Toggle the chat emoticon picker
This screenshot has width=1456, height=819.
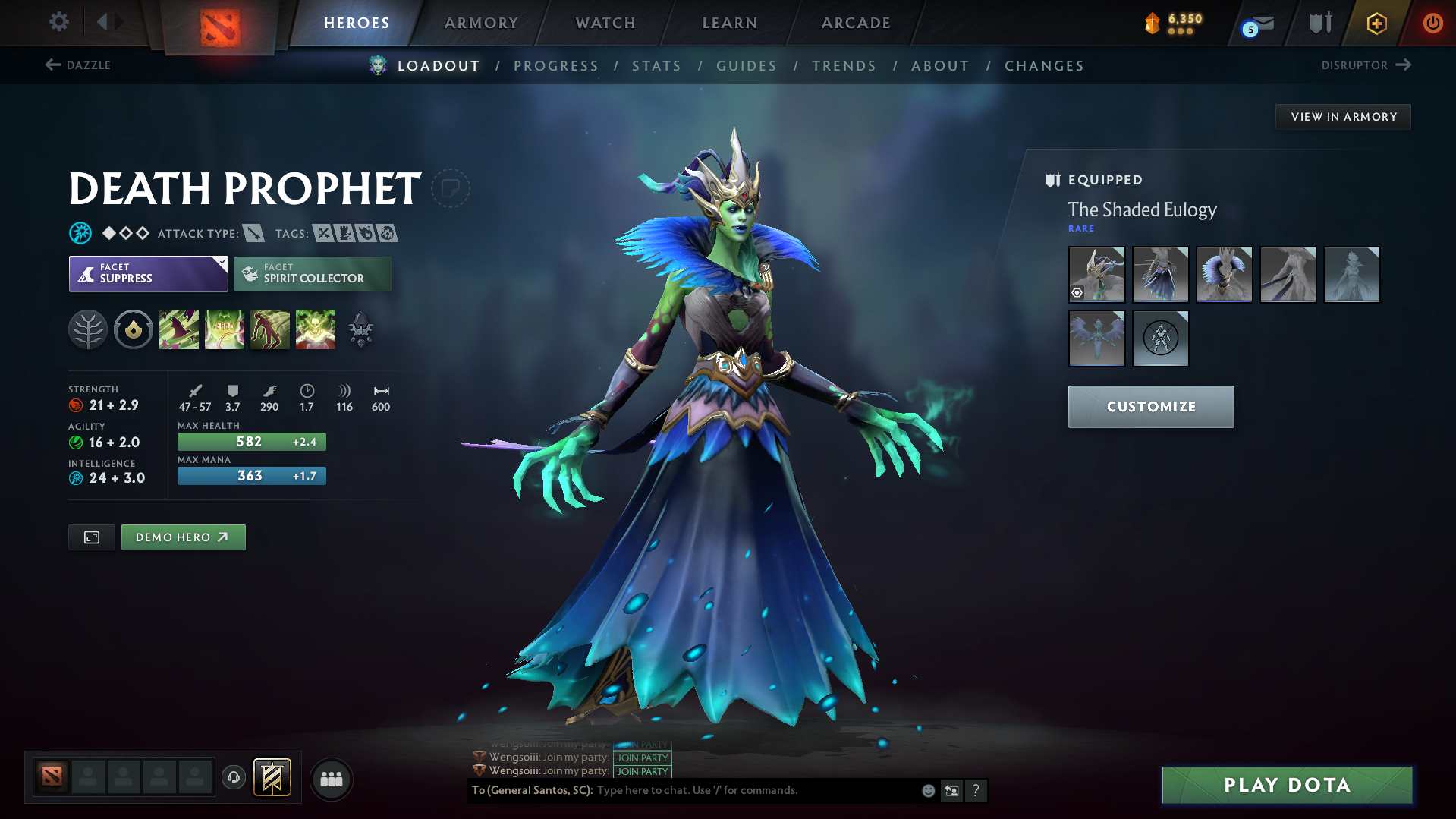(927, 790)
